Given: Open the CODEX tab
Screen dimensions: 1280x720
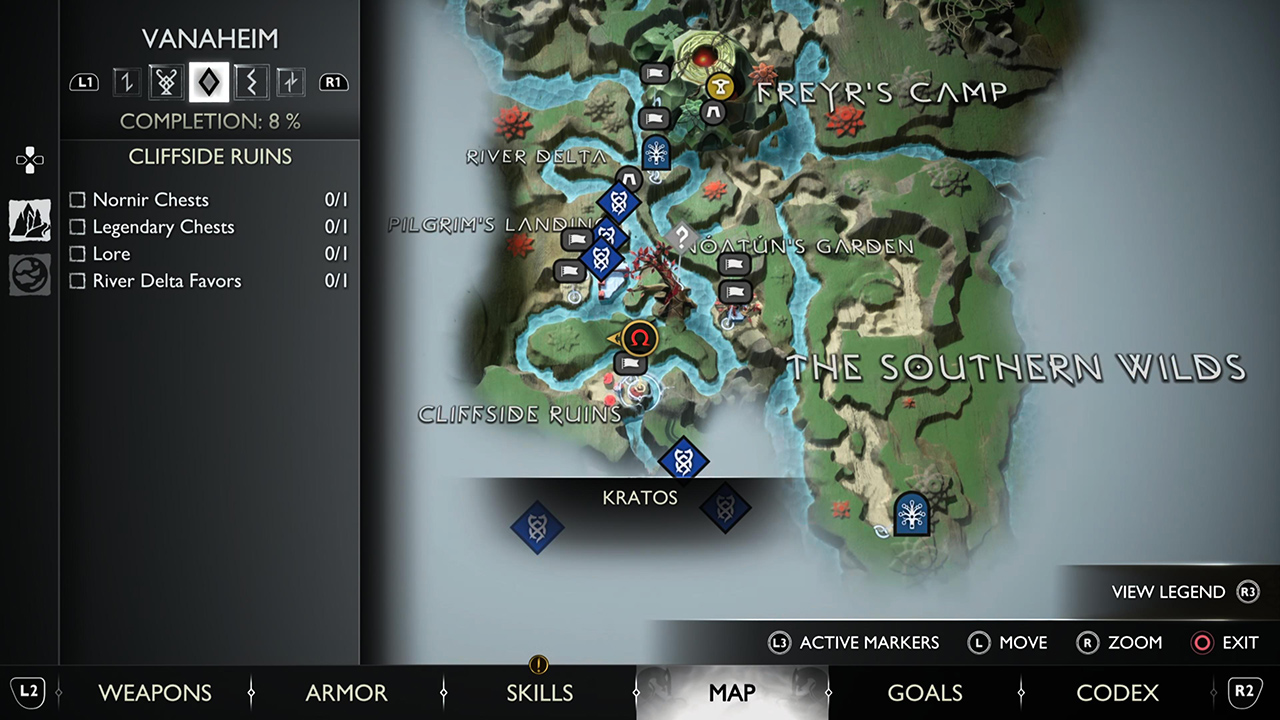Looking at the screenshot, I should click(x=1117, y=692).
